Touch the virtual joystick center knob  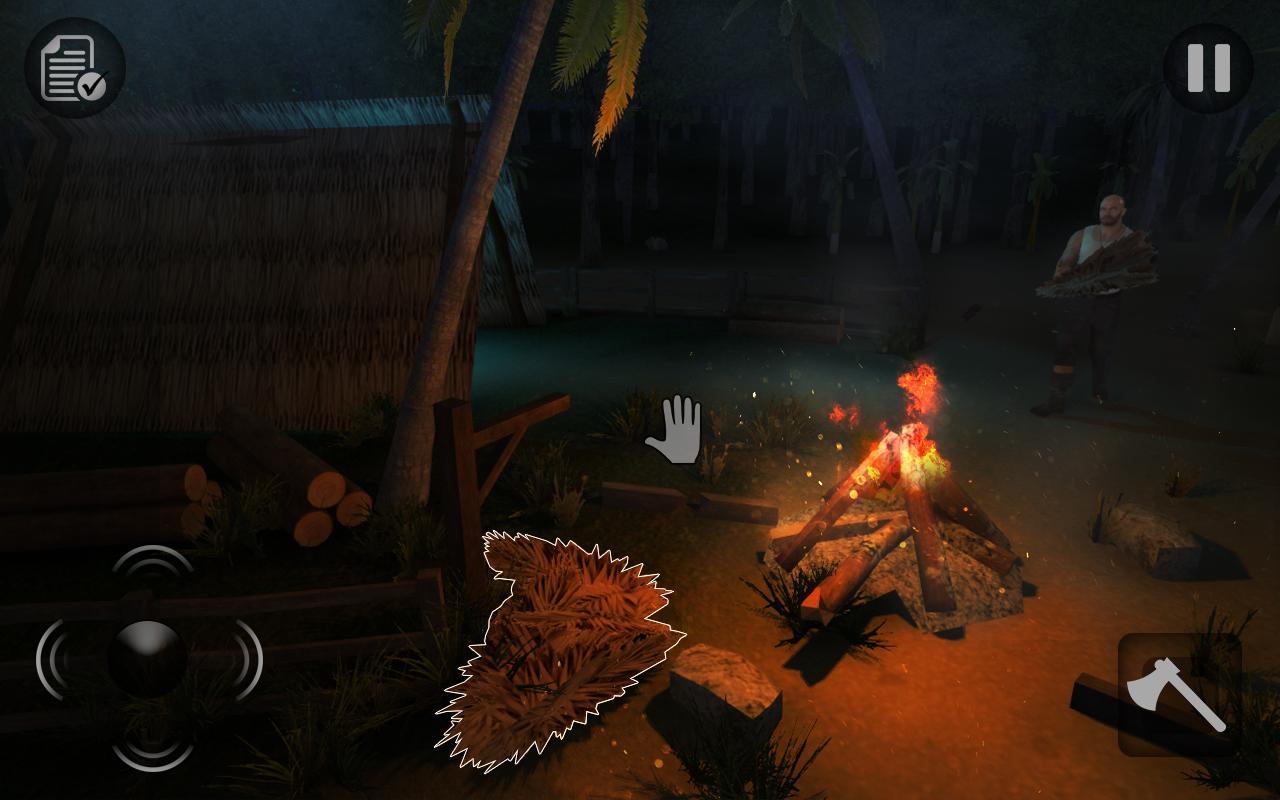[x=147, y=658]
